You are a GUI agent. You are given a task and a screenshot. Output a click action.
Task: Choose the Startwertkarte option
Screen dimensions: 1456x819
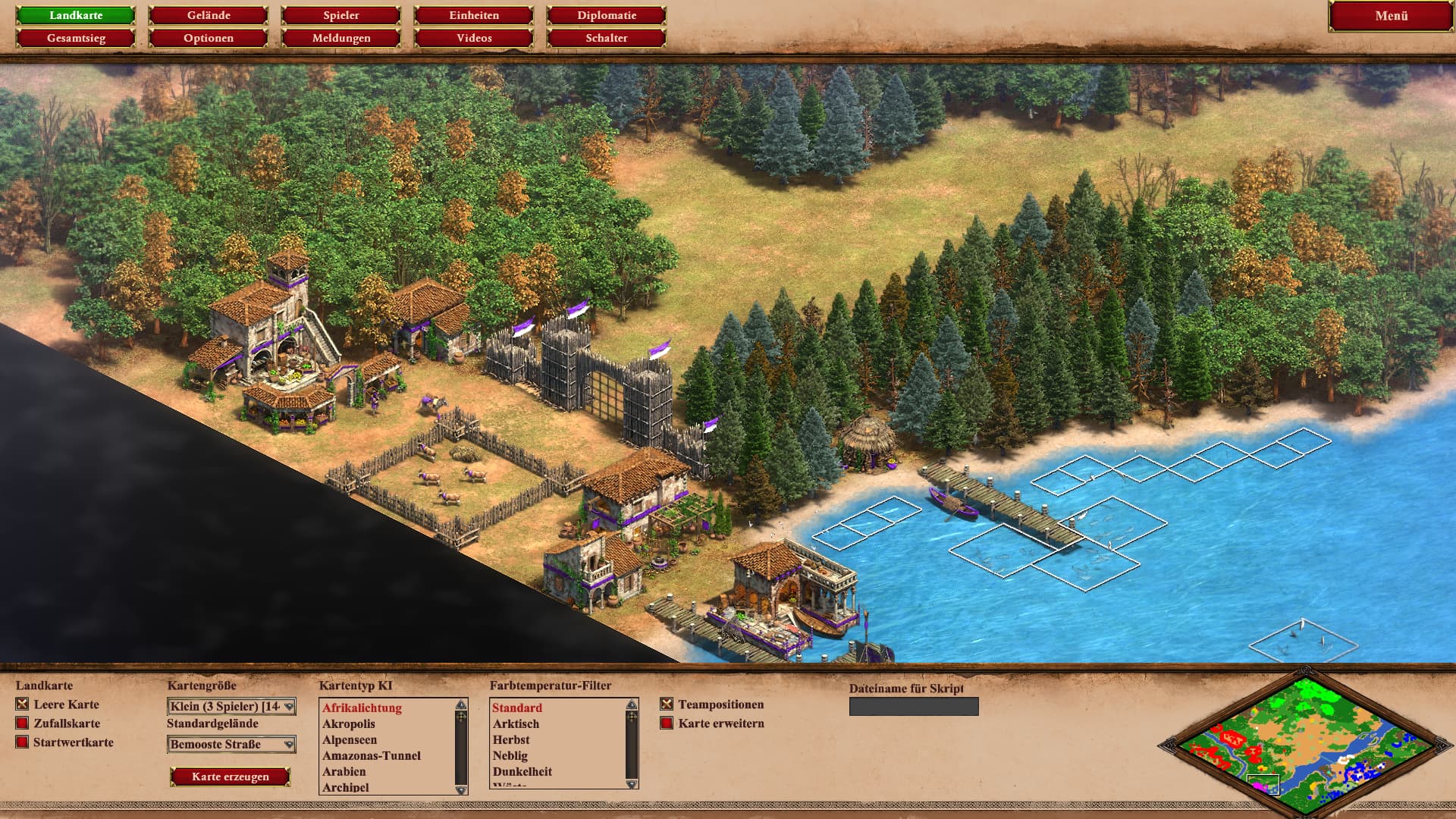pyautogui.click(x=22, y=742)
